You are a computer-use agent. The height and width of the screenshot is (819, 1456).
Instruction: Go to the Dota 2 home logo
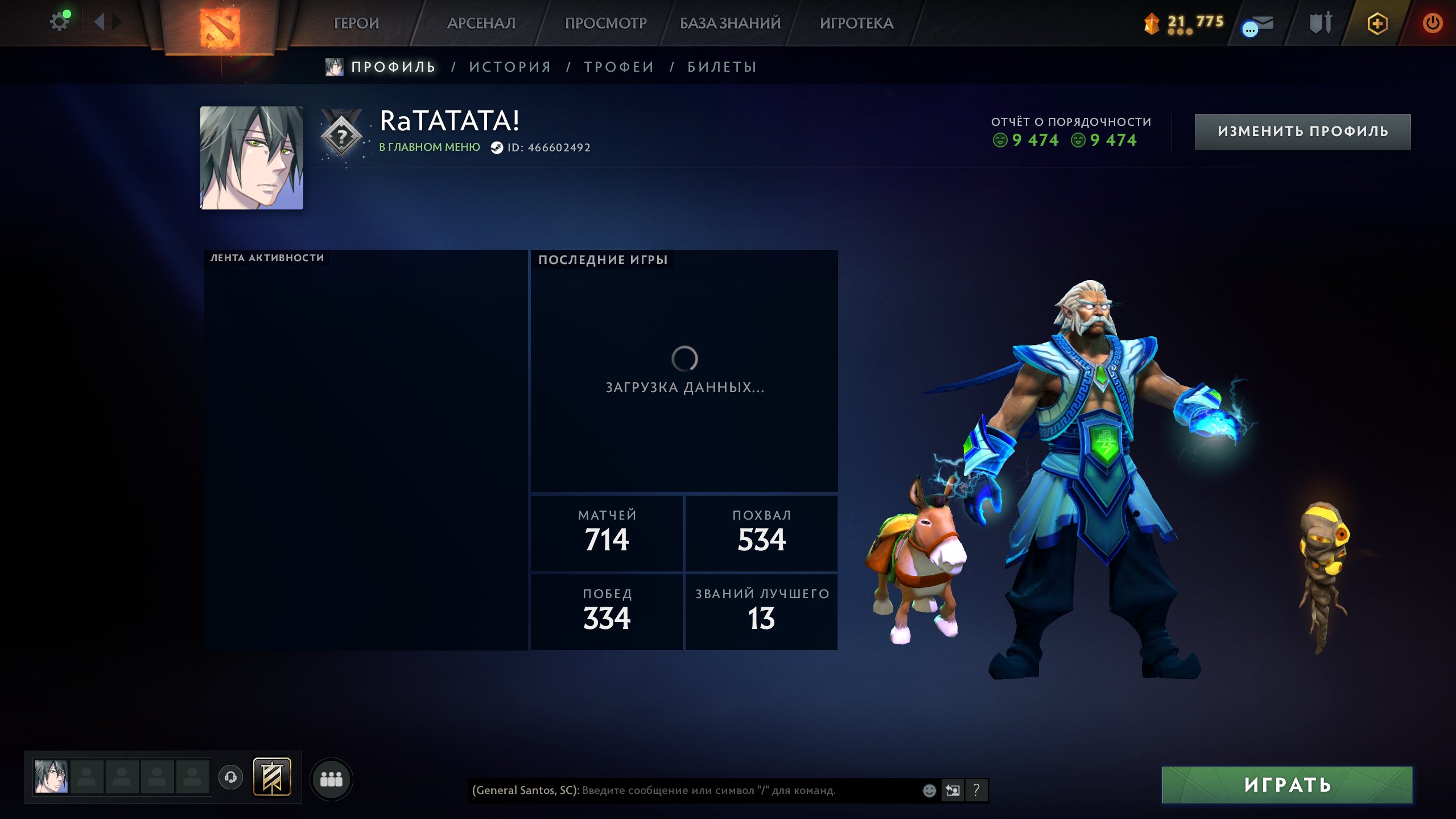pos(220,26)
